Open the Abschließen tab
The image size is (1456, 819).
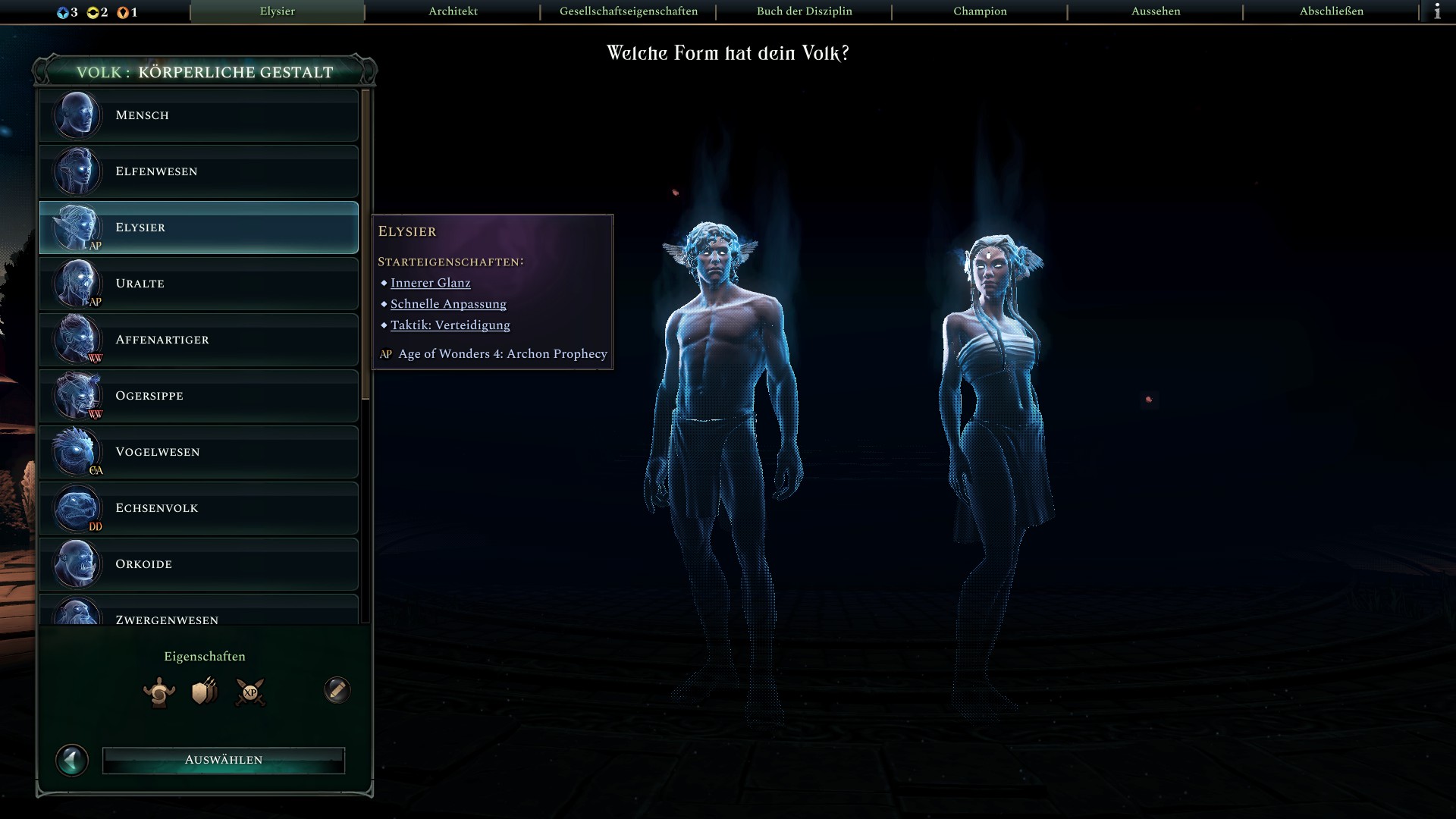(1331, 11)
